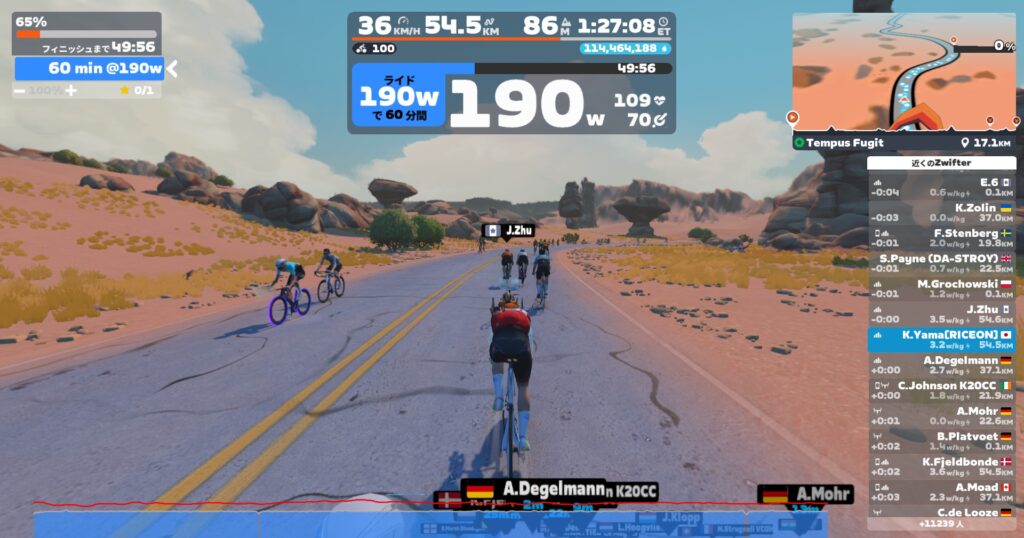Pick M.Grochowski from the nearby riders list
Screen dimensions: 1024x538
pos(941,289)
